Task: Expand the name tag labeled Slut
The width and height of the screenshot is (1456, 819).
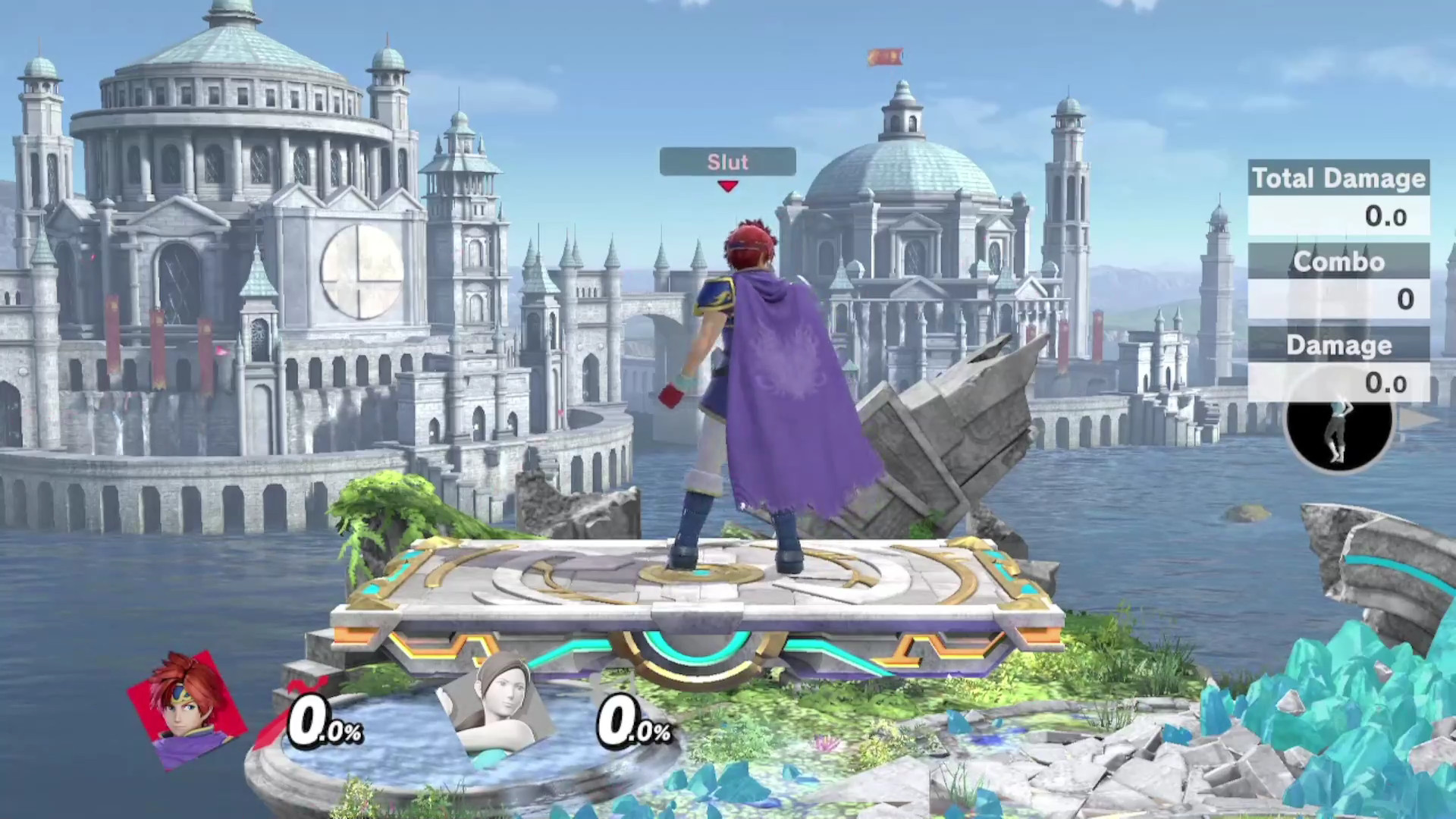Action: tap(726, 162)
